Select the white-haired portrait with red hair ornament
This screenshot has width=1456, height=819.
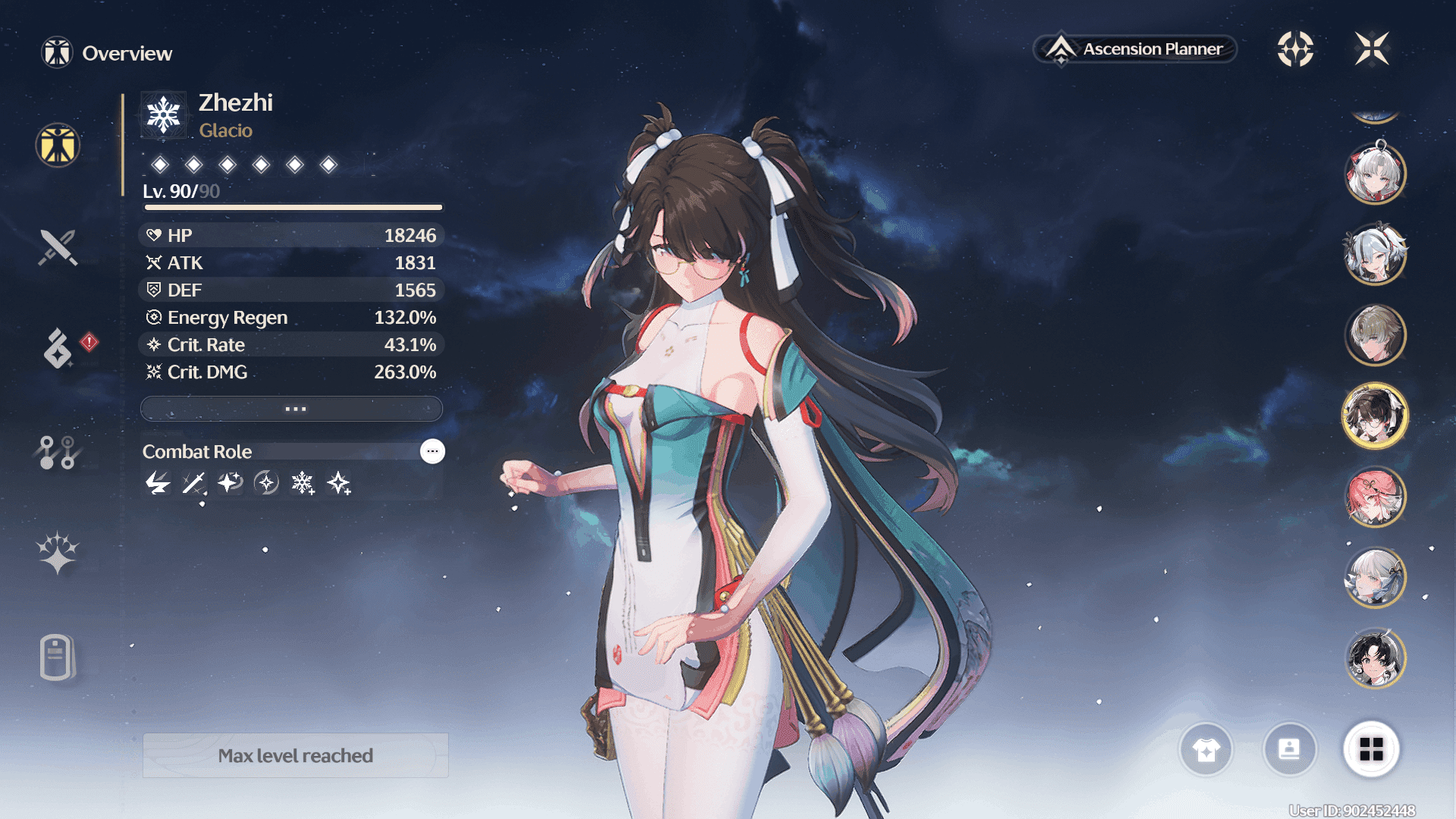pyautogui.click(x=1375, y=173)
